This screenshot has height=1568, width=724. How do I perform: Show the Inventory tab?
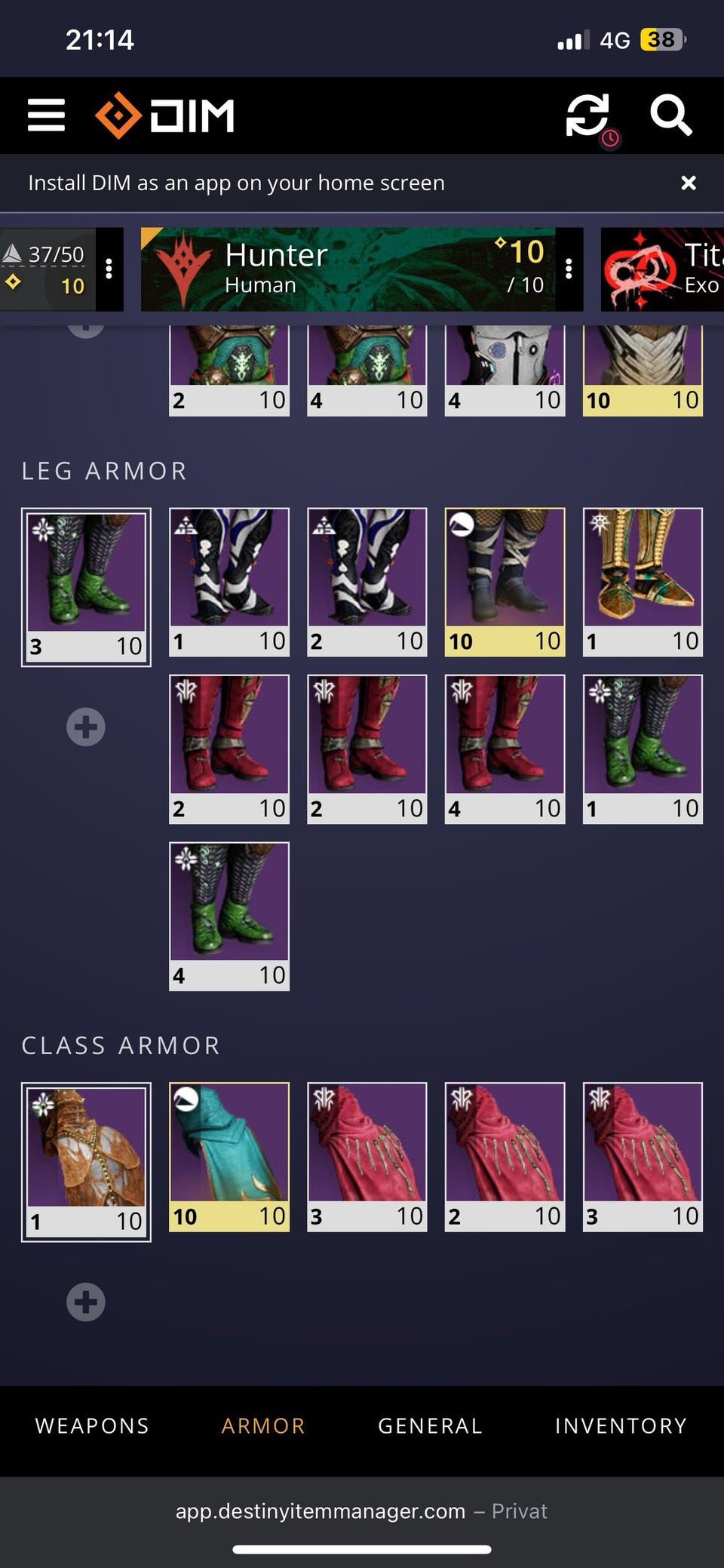(x=621, y=1425)
